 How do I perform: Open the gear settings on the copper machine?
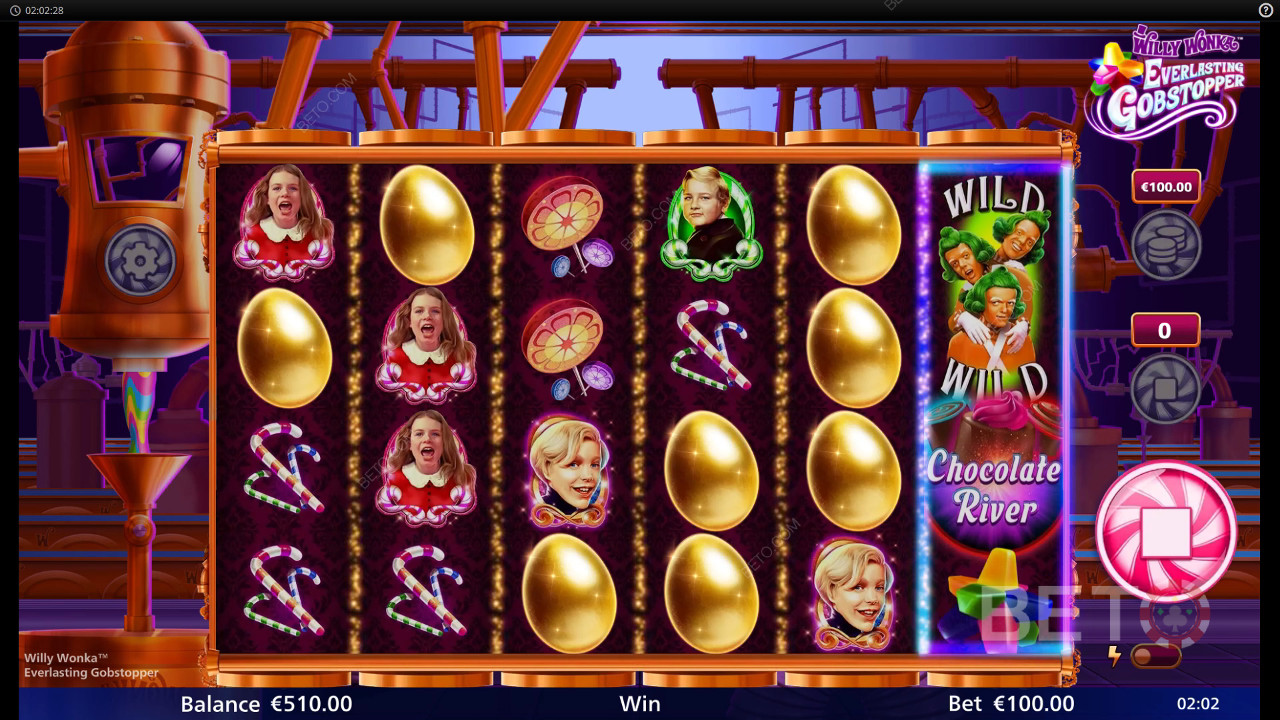(140, 260)
